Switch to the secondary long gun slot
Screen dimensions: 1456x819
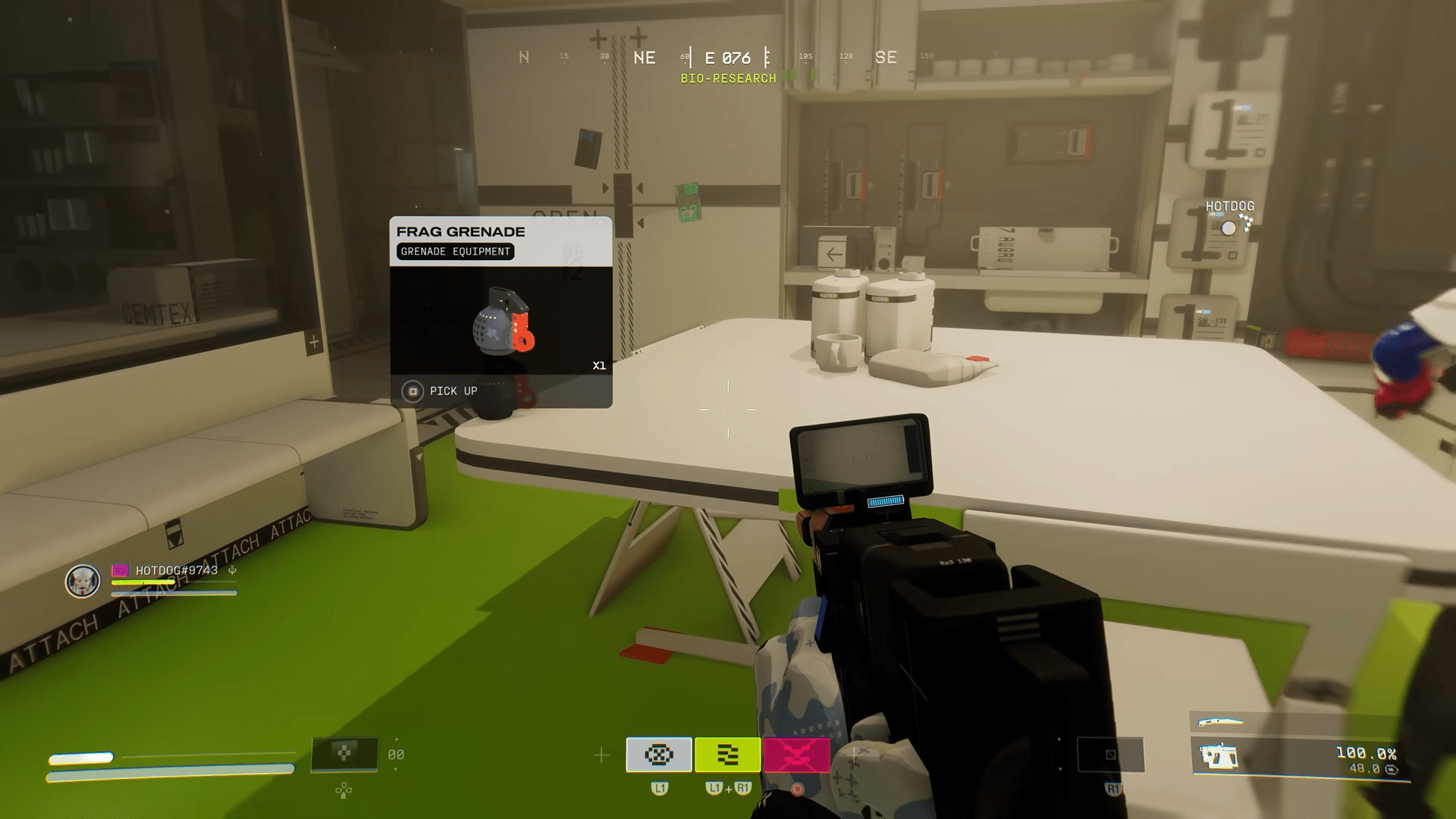tap(1219, 721)
